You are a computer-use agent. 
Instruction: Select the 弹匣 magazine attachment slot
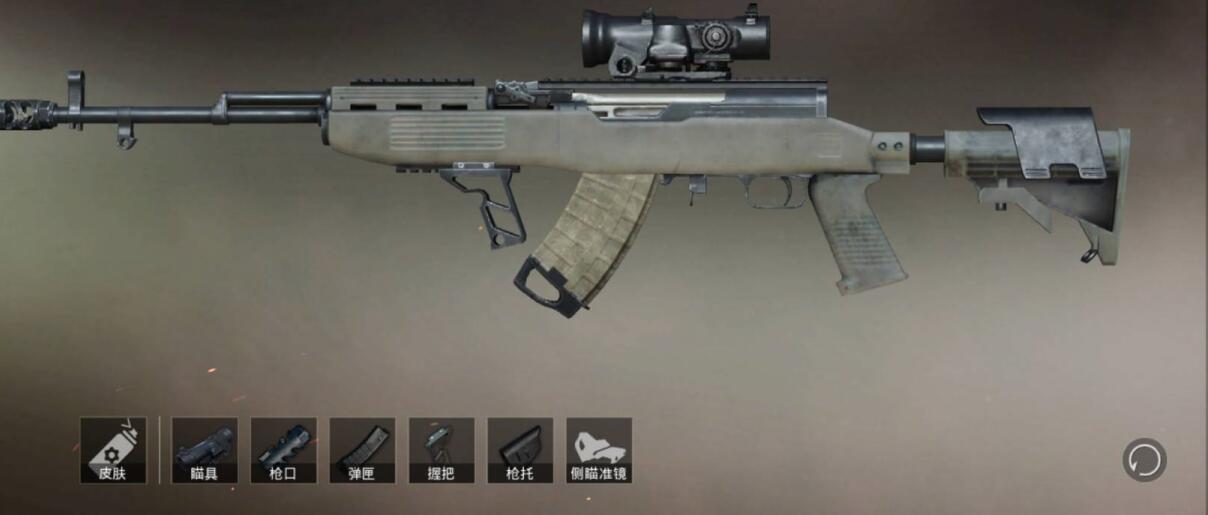pyautogui.click(x=362, y=450)
